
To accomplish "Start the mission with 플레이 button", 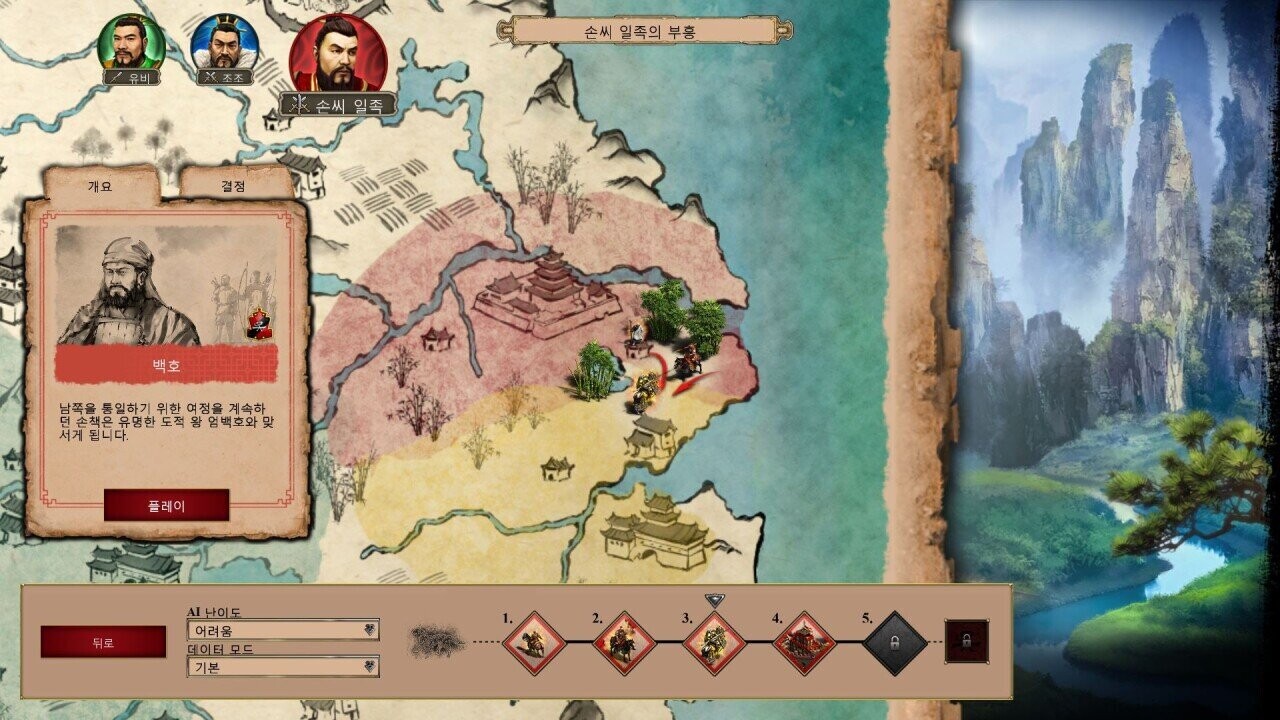I will 166,506.
